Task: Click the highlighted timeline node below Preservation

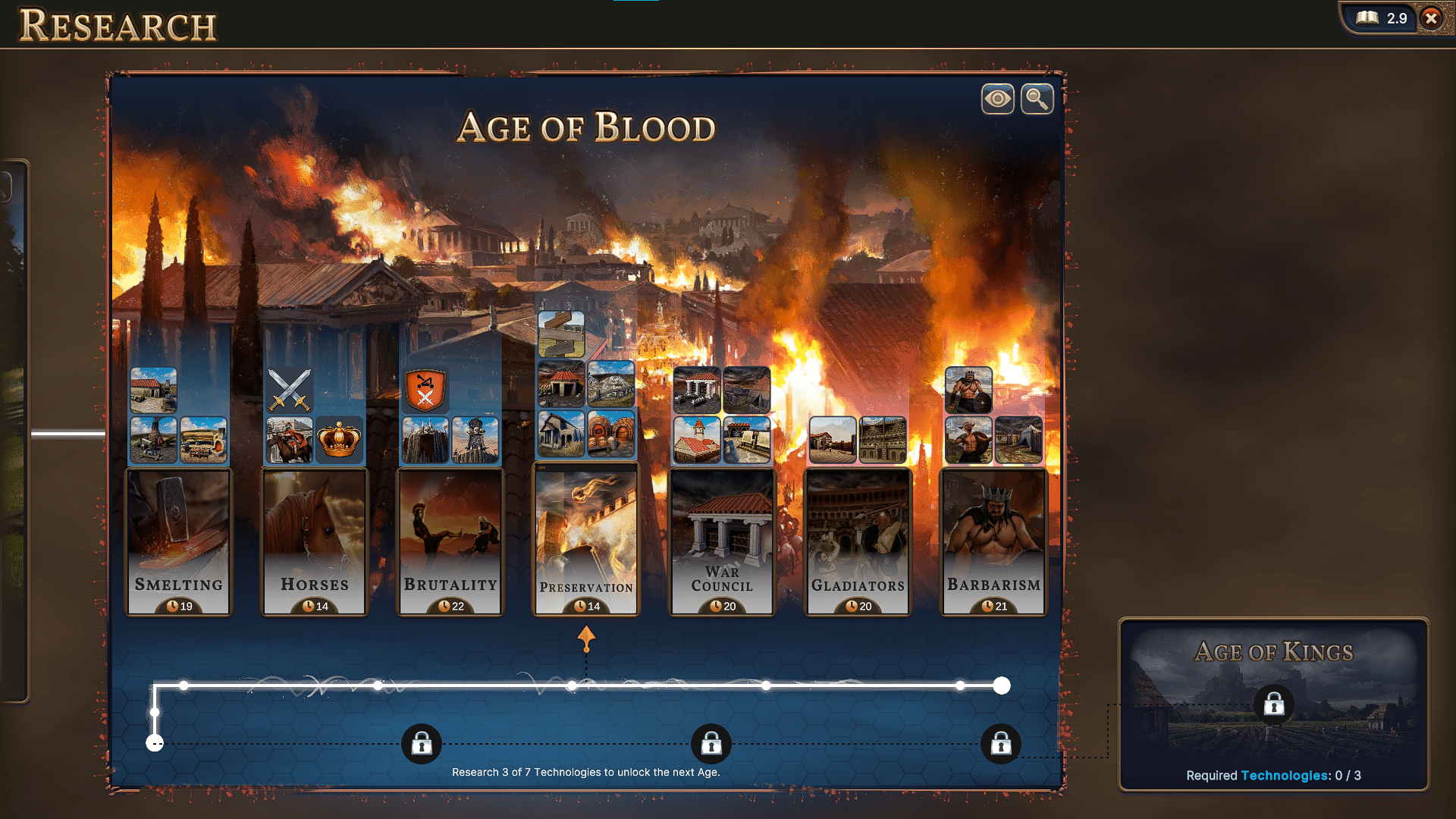Action: pyautogui.click(x=570, y=686)
